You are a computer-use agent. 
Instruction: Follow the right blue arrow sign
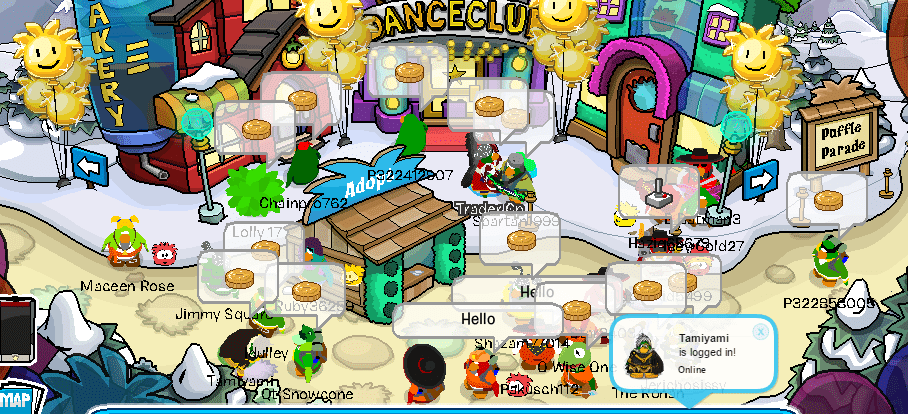[760, 180]
